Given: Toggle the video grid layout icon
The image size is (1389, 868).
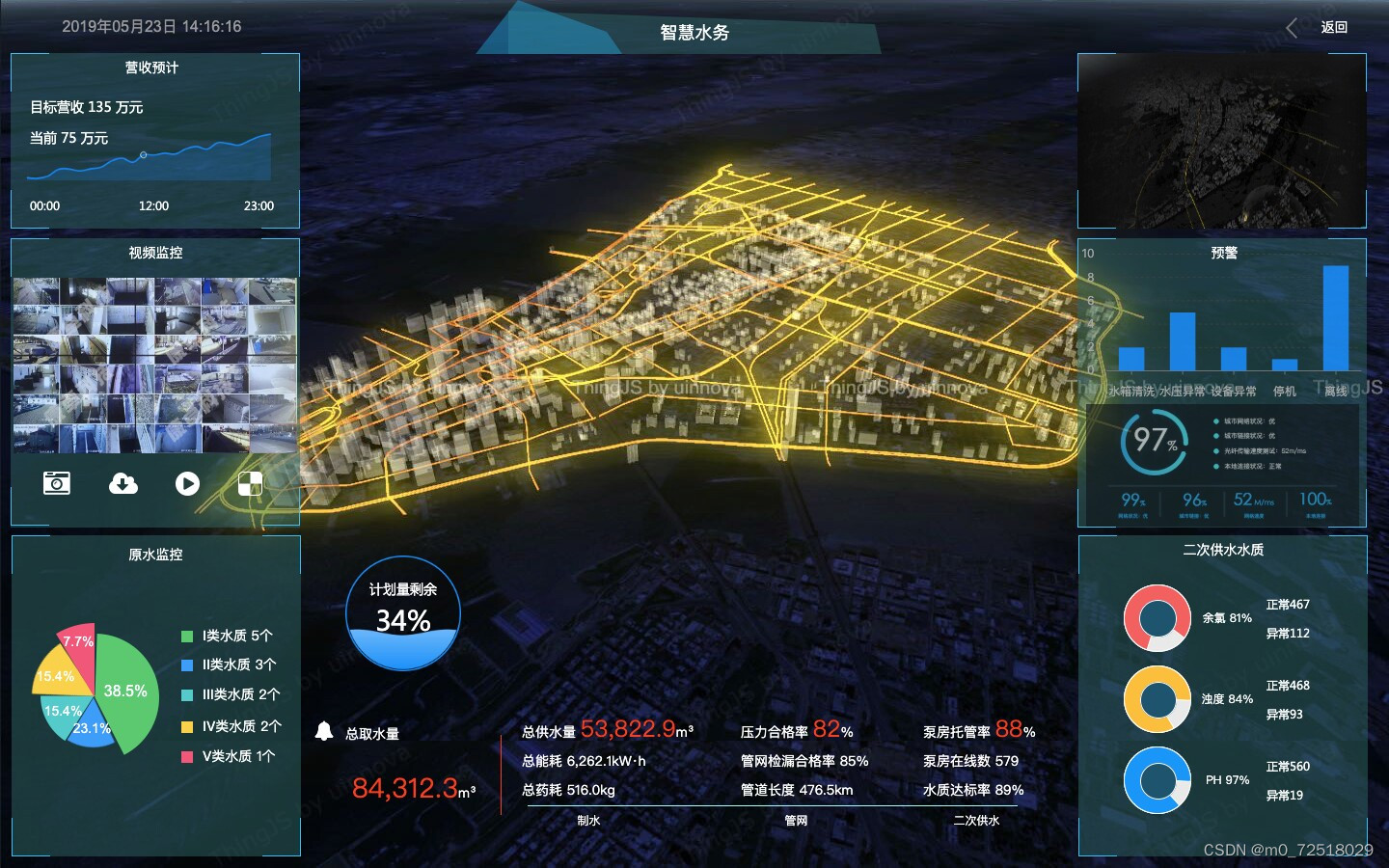Looking at the screenshot, I should (x=250, y=484).
